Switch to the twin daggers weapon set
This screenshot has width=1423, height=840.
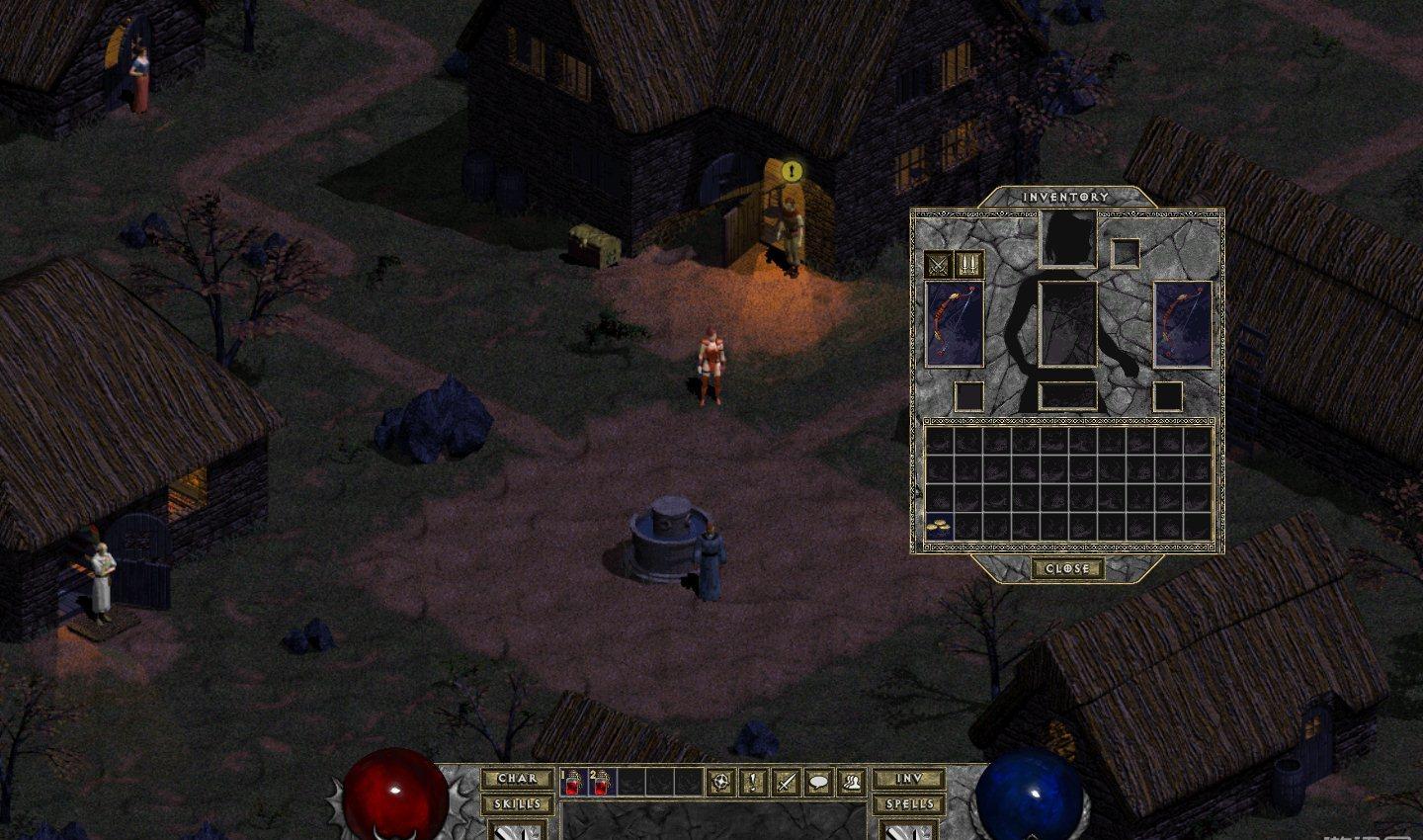point(967,265)
